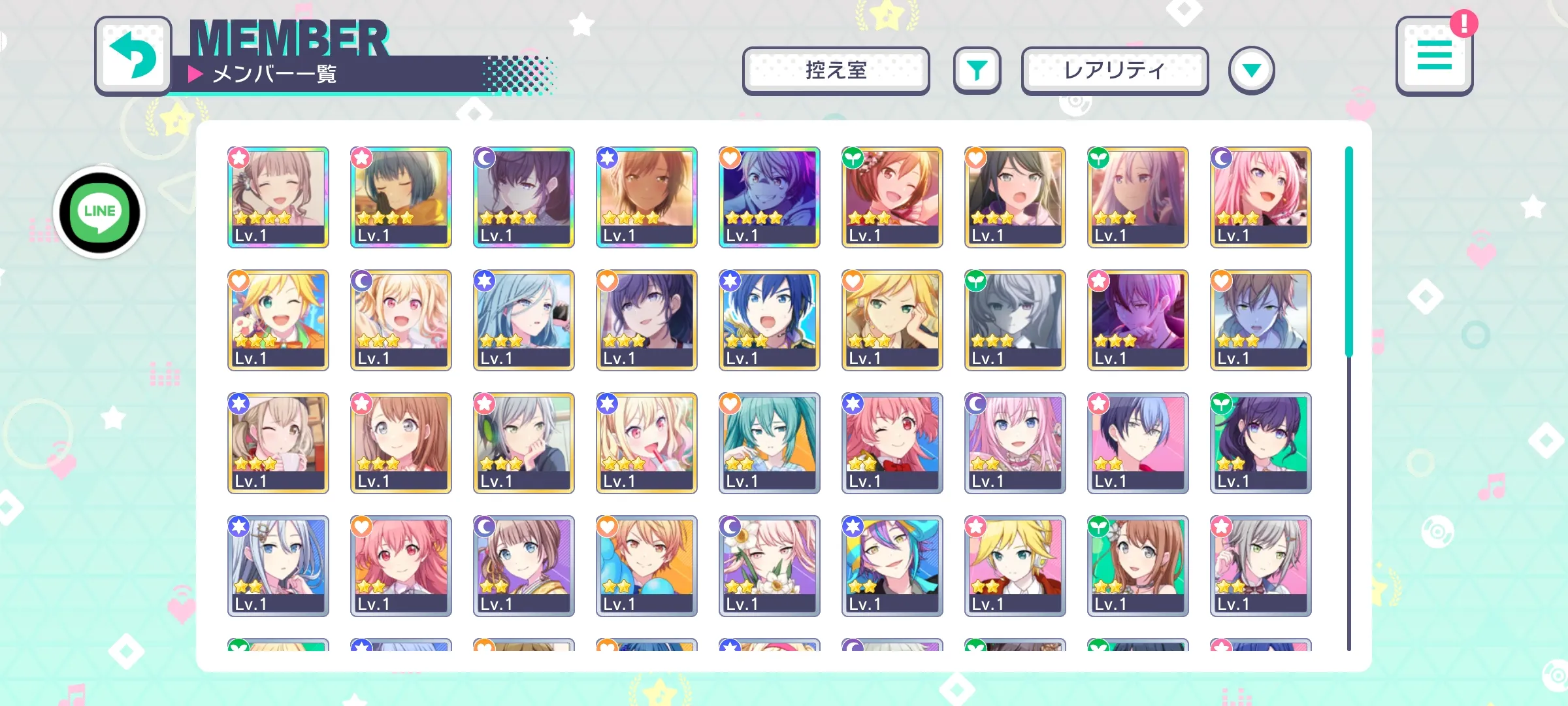Viewport: 1568px width, 706px height.
Task: Pick the pink-haired girl with white flowers card
Action: point(770,565)
